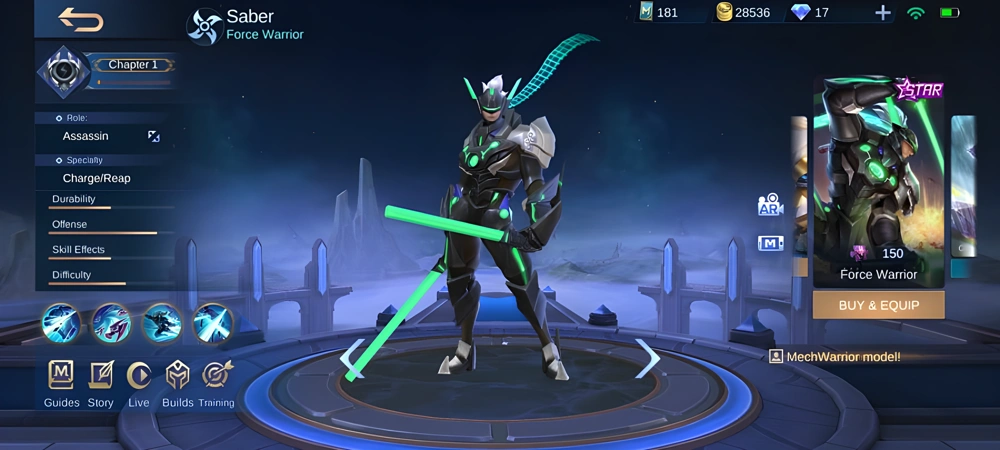1000x450 pixels.
Task: Enter Training mode
Action: pos(216,384)
